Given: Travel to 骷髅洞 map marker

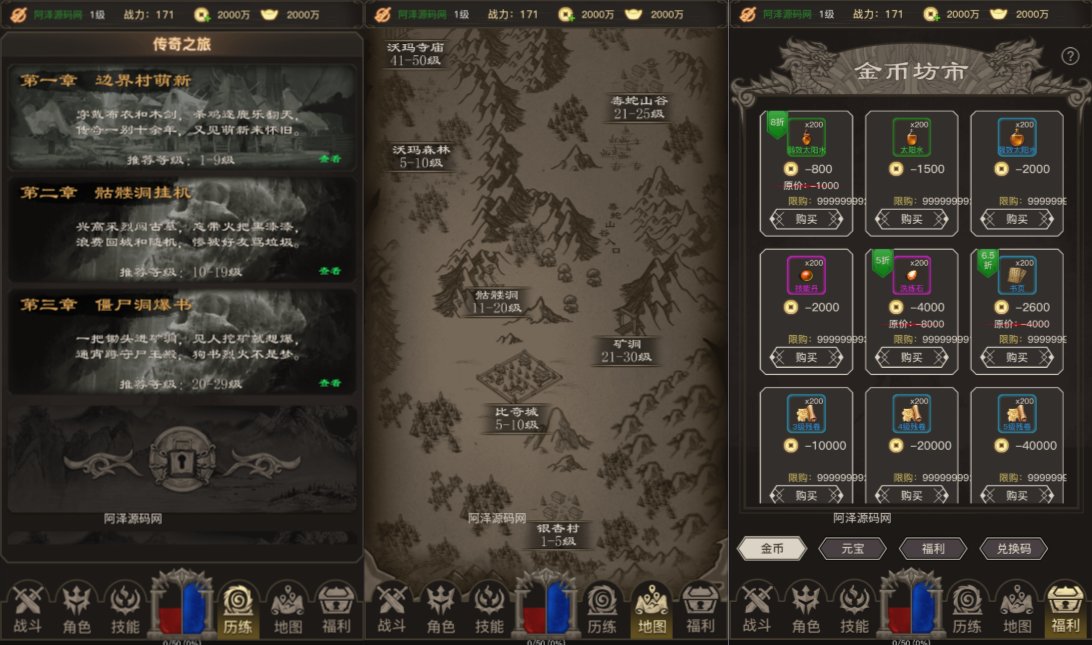Looking at the screenshot, I should (497, 301).
